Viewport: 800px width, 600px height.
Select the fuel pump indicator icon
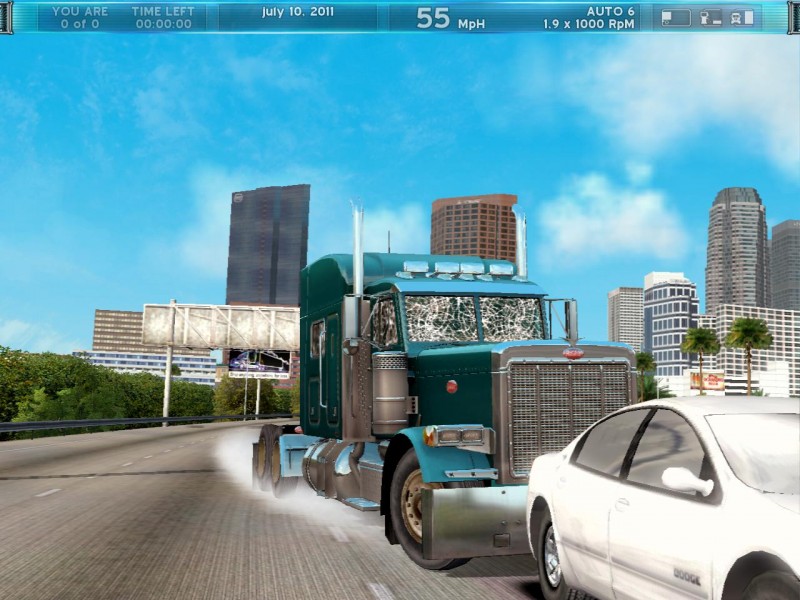tap(710, 17)
